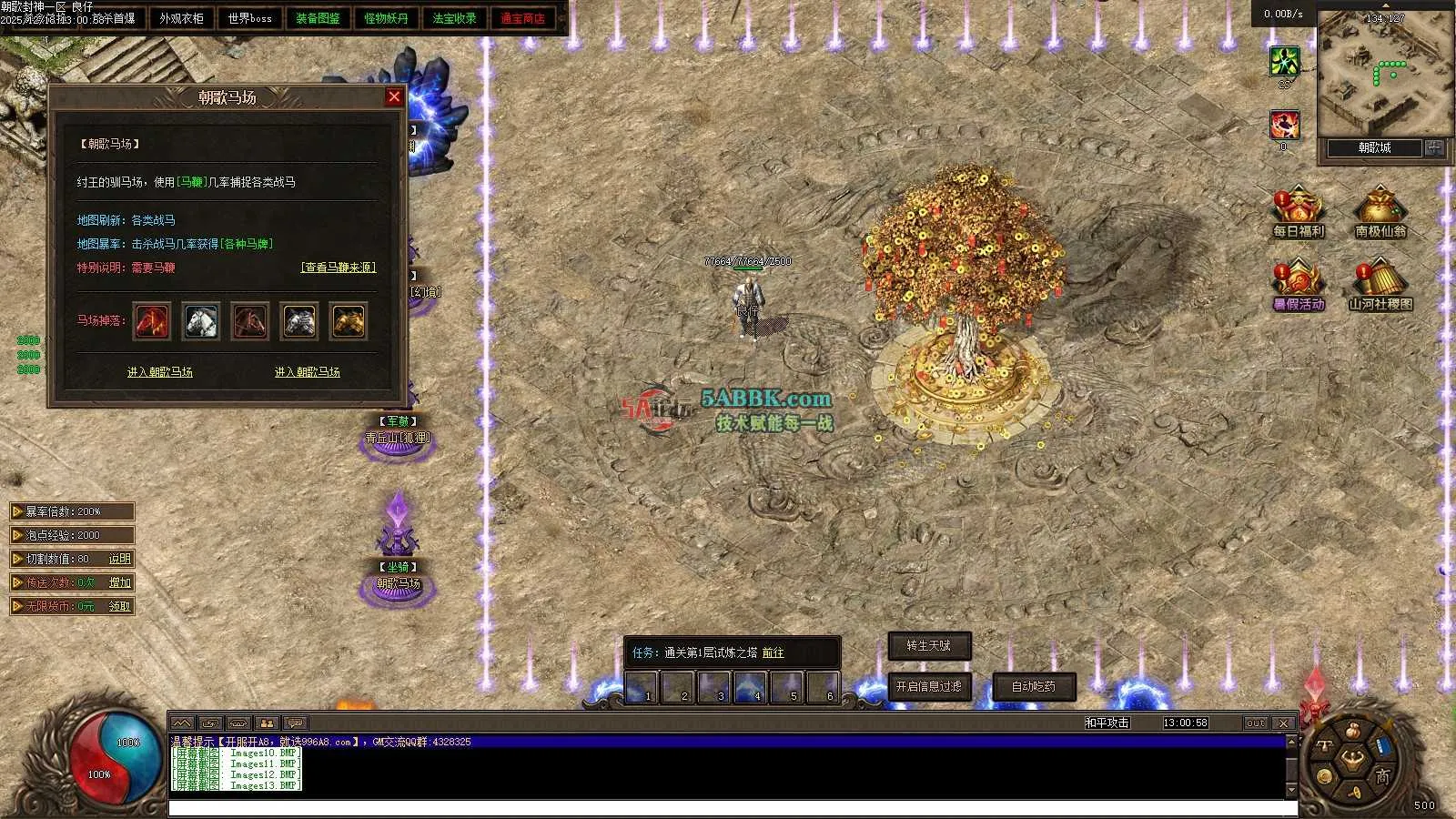Click the 转生天赋 button

[x=929, y=646]
